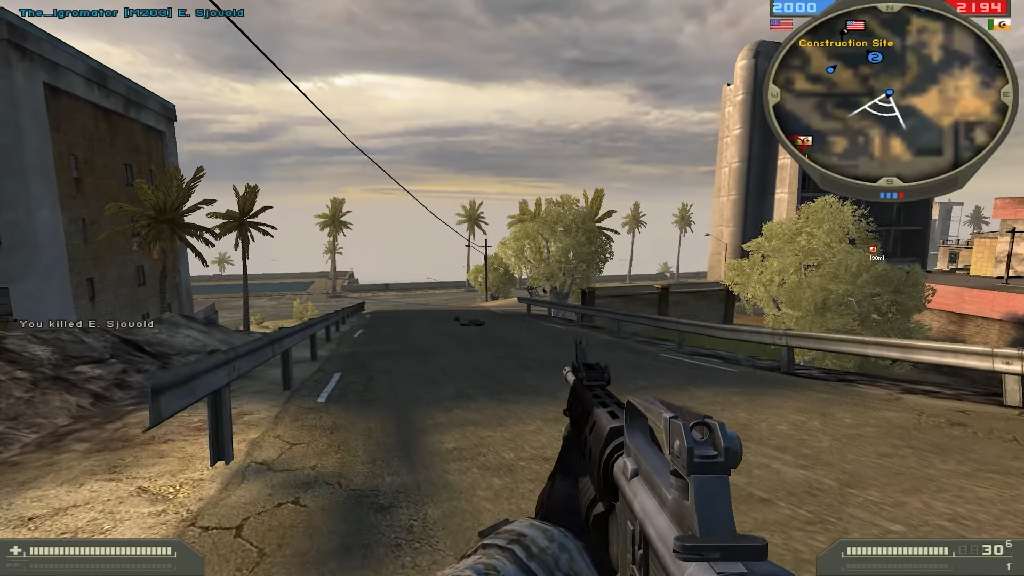Click the medic cross health icon
The image size is (1024, 576).
tap(14, 551)
